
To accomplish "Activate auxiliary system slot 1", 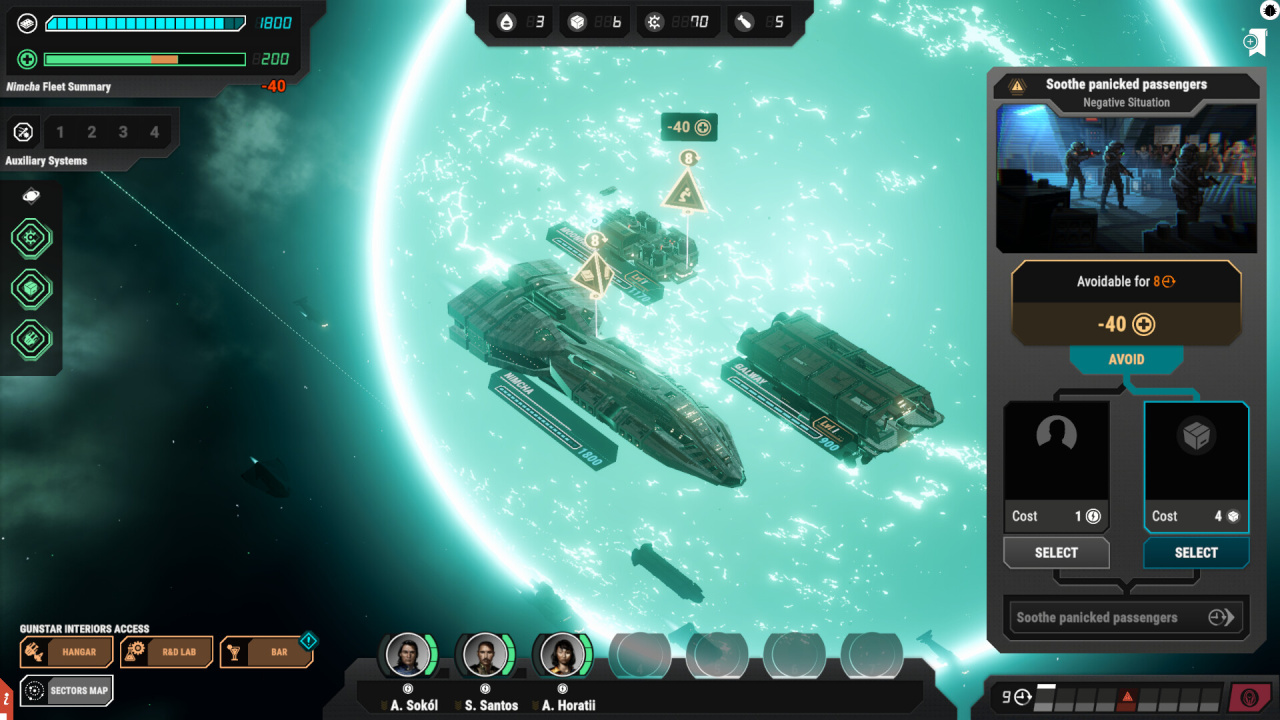I will (x=60, y=132).
